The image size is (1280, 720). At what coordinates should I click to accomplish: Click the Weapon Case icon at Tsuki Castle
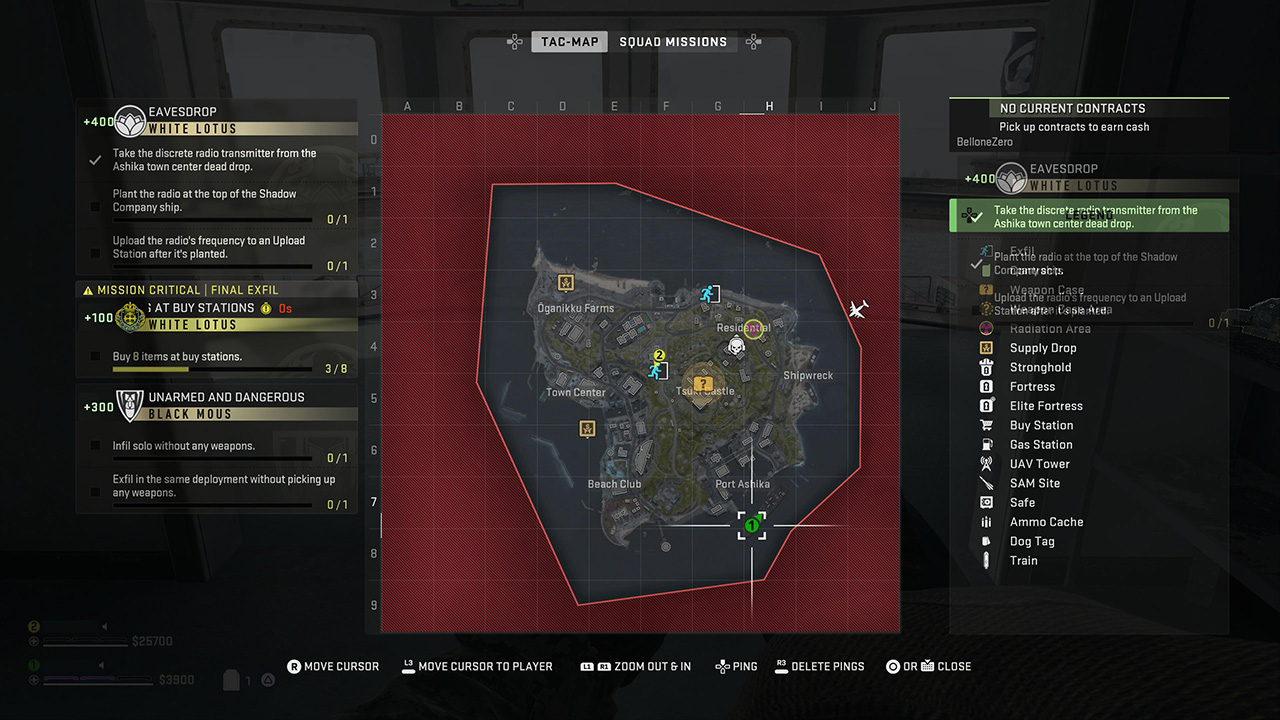(x=702, y=382)
